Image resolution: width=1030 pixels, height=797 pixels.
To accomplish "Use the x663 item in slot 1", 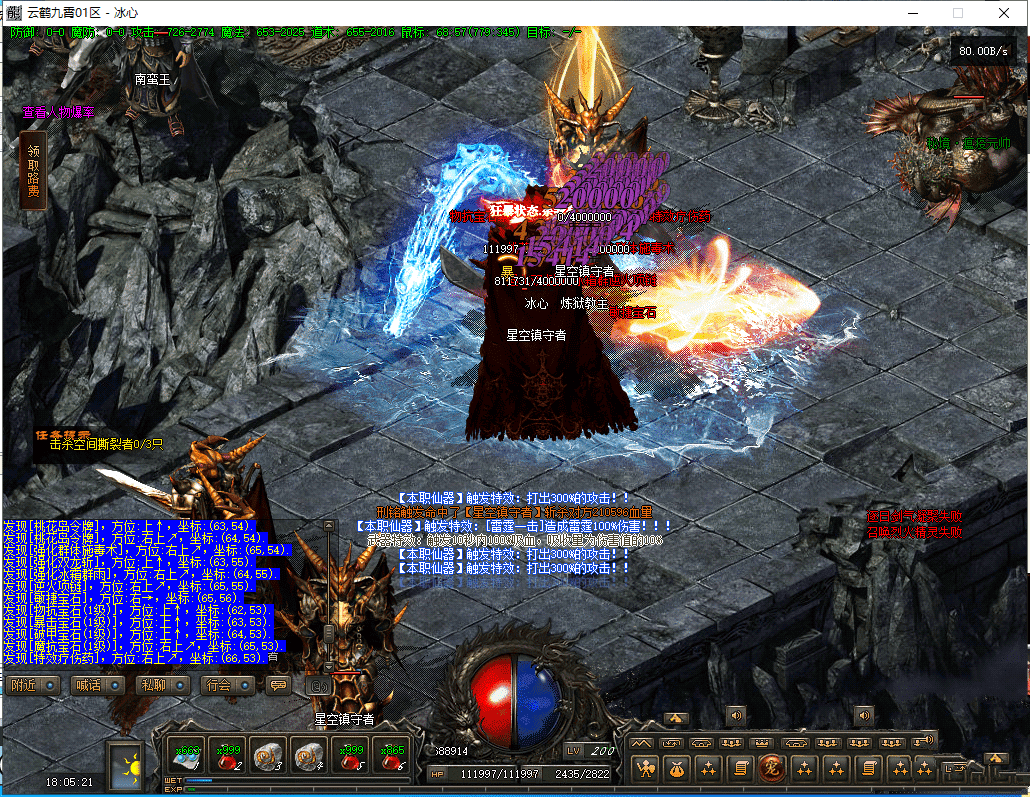I will point(186,756).
